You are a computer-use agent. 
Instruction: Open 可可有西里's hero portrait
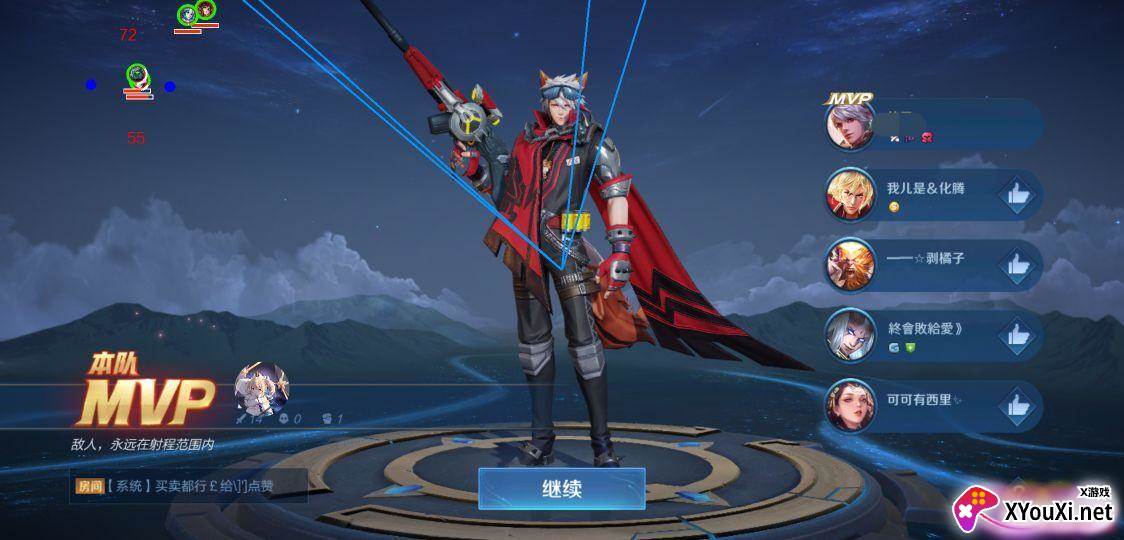click(850, 405)
